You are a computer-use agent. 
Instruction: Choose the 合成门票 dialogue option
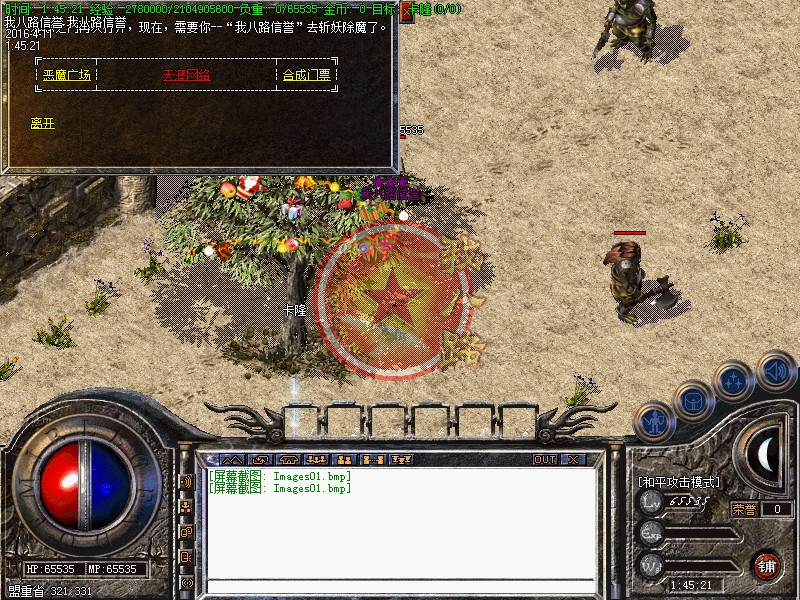coord(306,75)
